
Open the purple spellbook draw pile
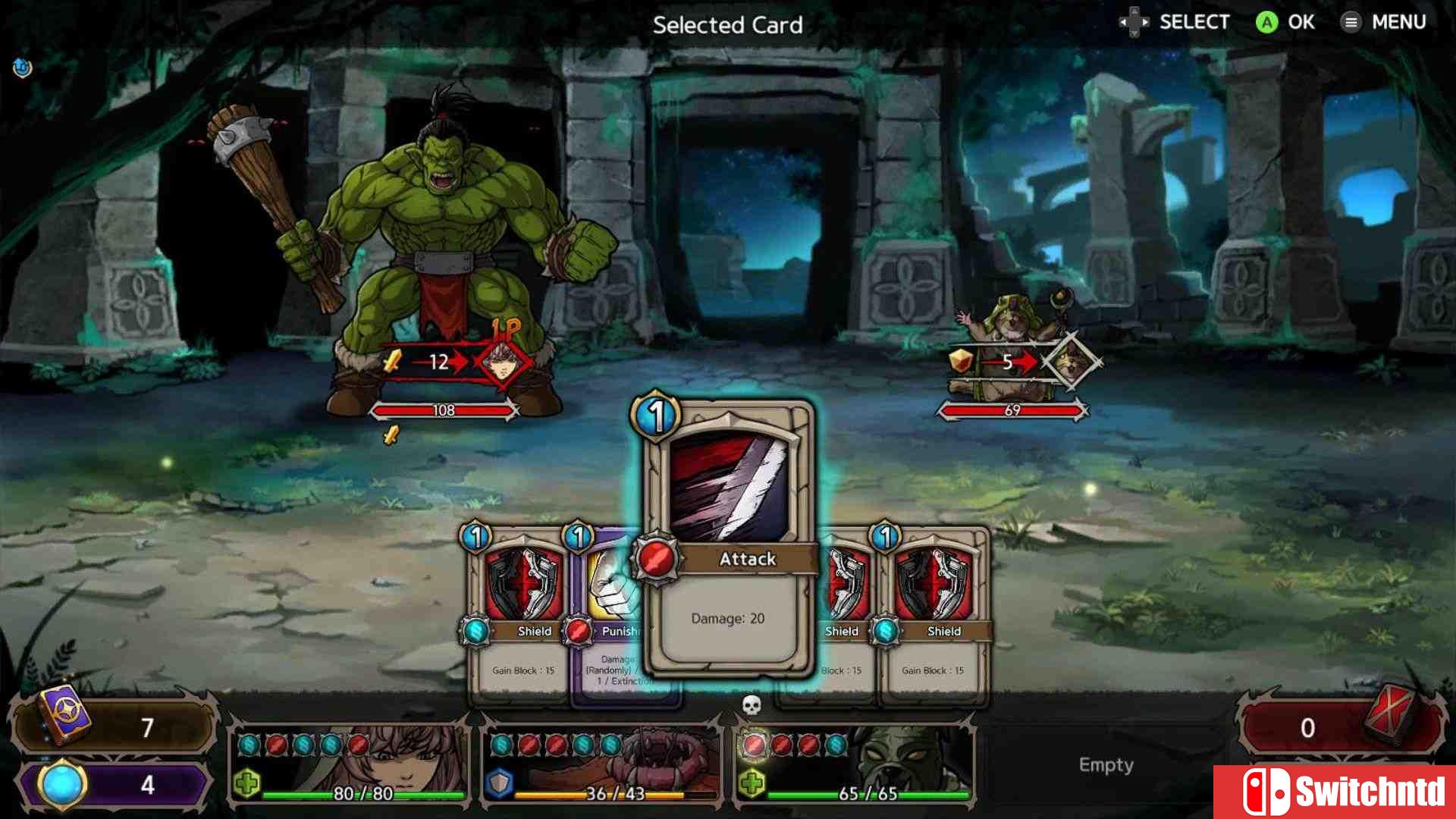point(68,716)
